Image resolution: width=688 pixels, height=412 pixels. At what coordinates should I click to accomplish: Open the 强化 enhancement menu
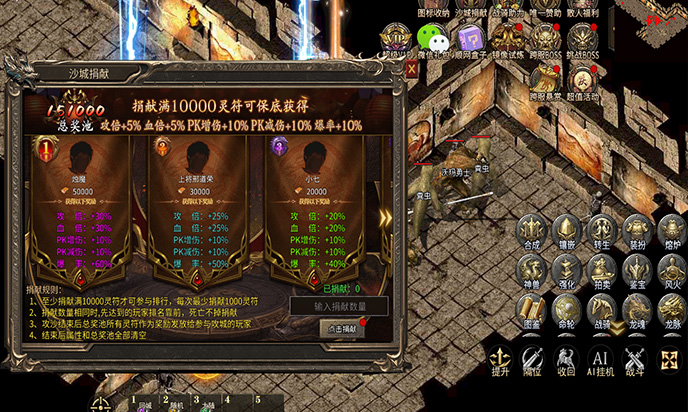pos(567,270)
